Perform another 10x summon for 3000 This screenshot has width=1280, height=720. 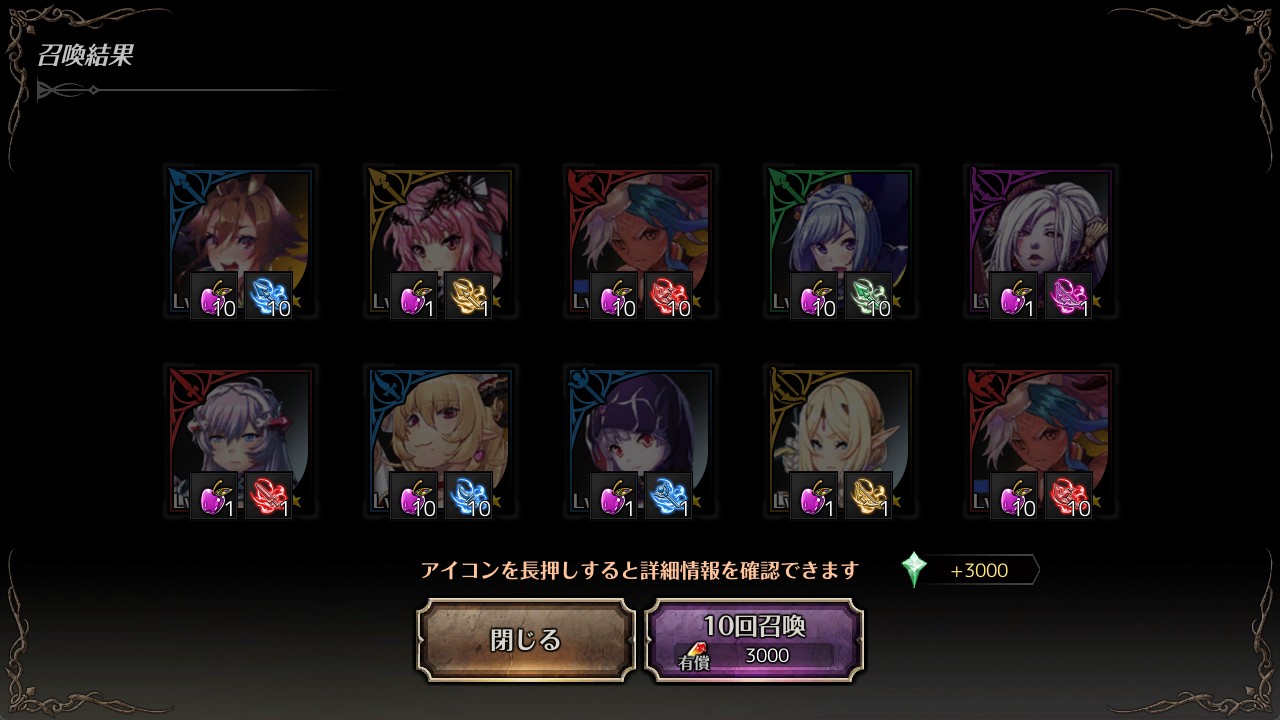click(x=754, y=640)
